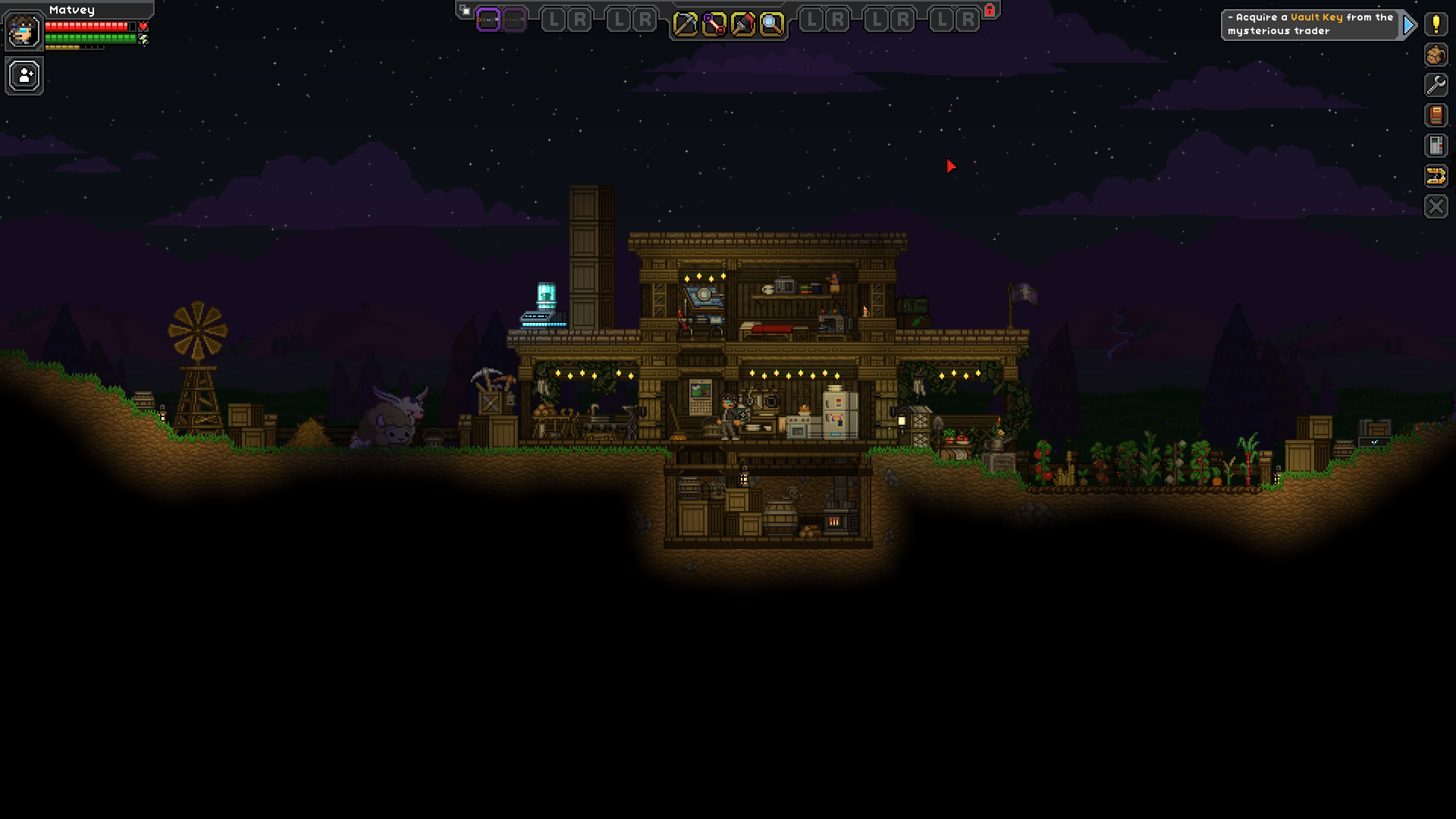Open the inventory bag icon

[1438, 55]
